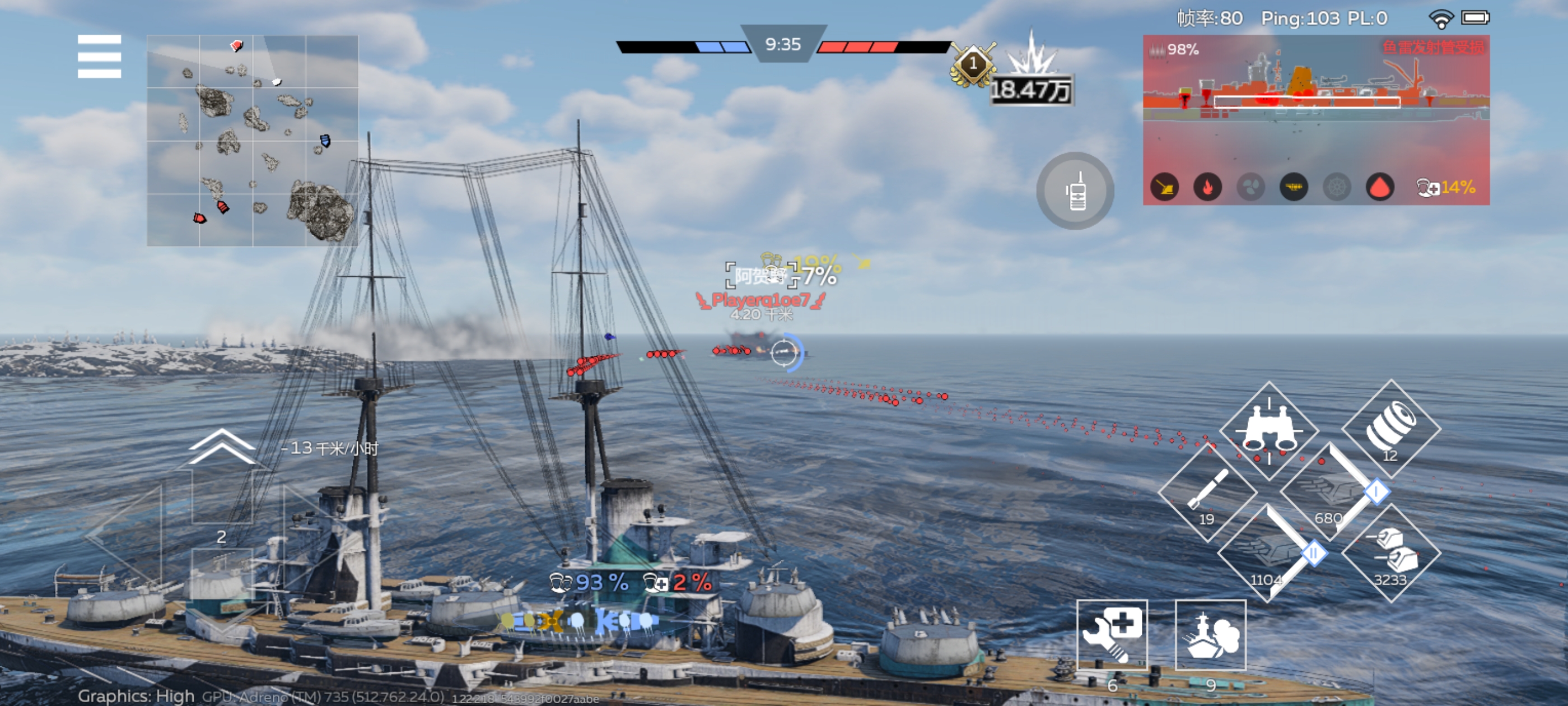
Task: Decrease throttle with the down chevron
Action: click(x=222, y=621)
